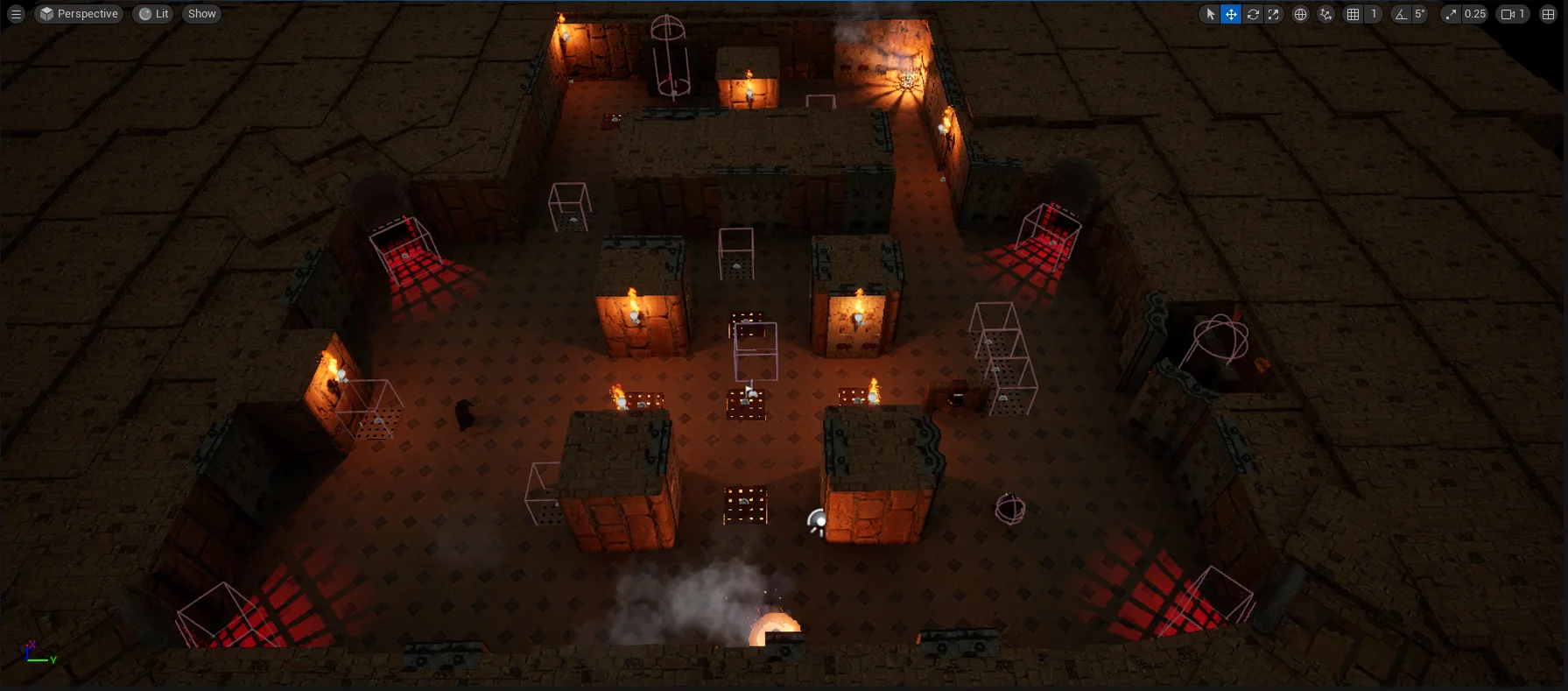
Task: Choose the translate move tool
Action: pyautogui.click(x=1231, y=14)
